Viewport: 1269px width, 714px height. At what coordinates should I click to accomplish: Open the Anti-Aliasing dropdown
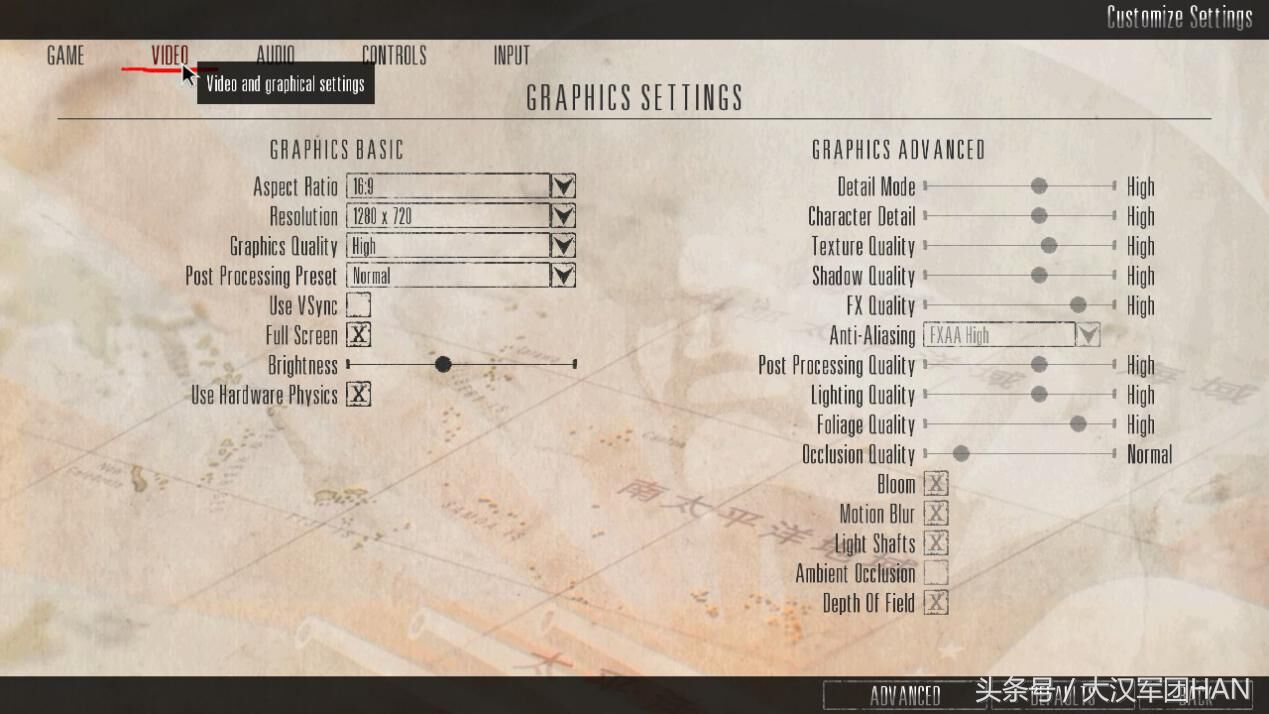pyautogui.click(x=1087, y=336)
